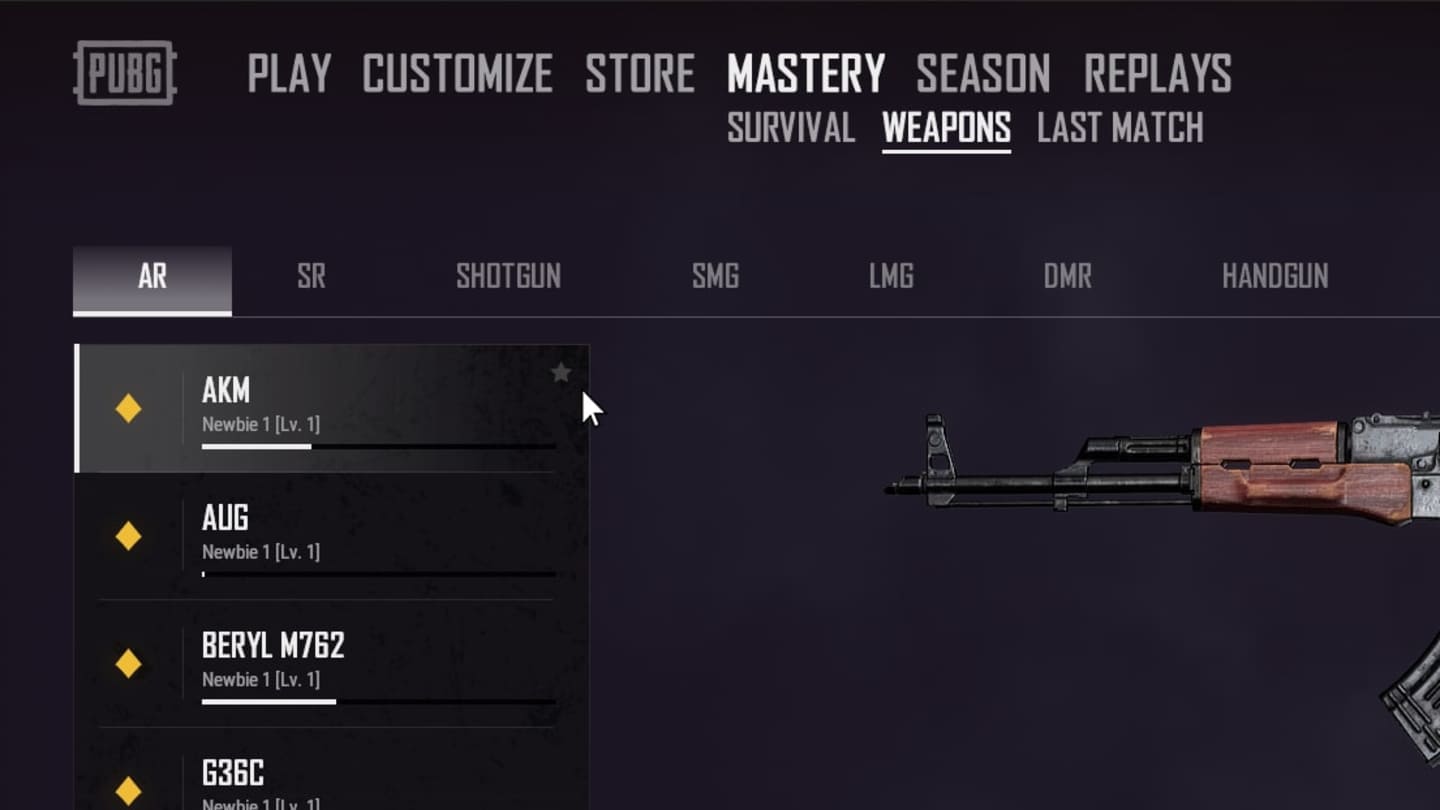Toggle the favorite star on AKM

pyautogui.click(x=561, y=373)
